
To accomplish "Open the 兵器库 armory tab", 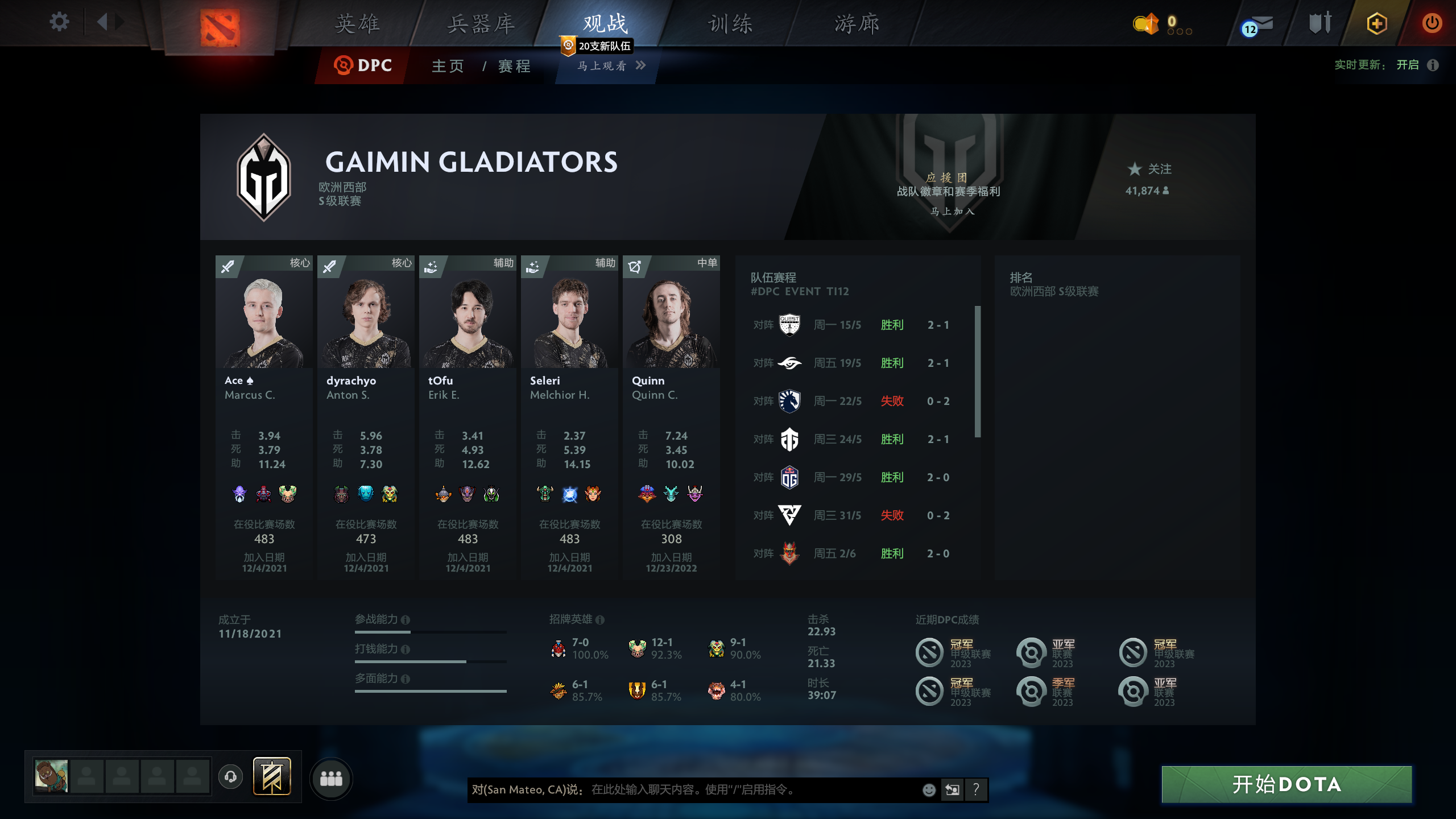I will point(481,24).
